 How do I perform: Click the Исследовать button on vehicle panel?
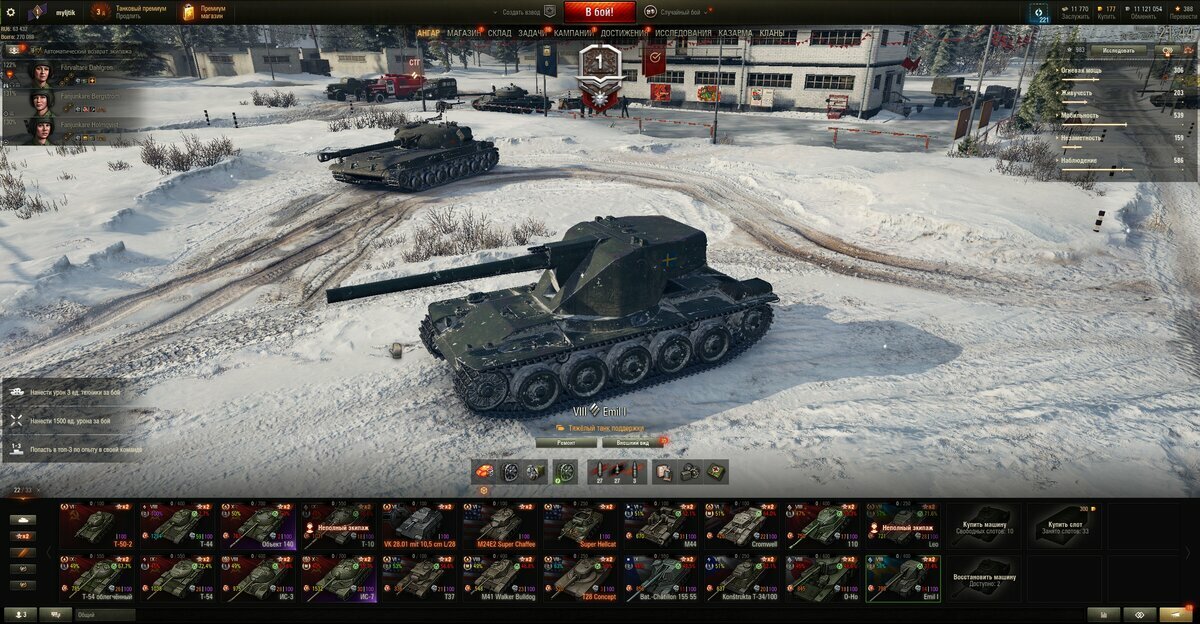pos(1118,49)
